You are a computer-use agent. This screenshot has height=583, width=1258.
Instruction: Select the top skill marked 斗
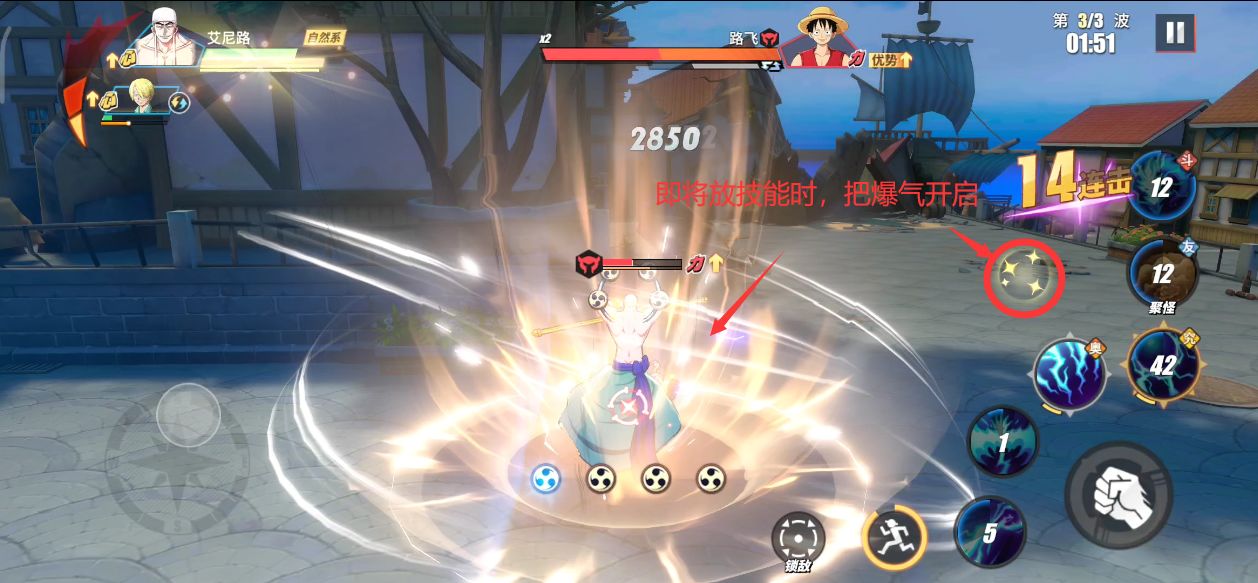1161,187
